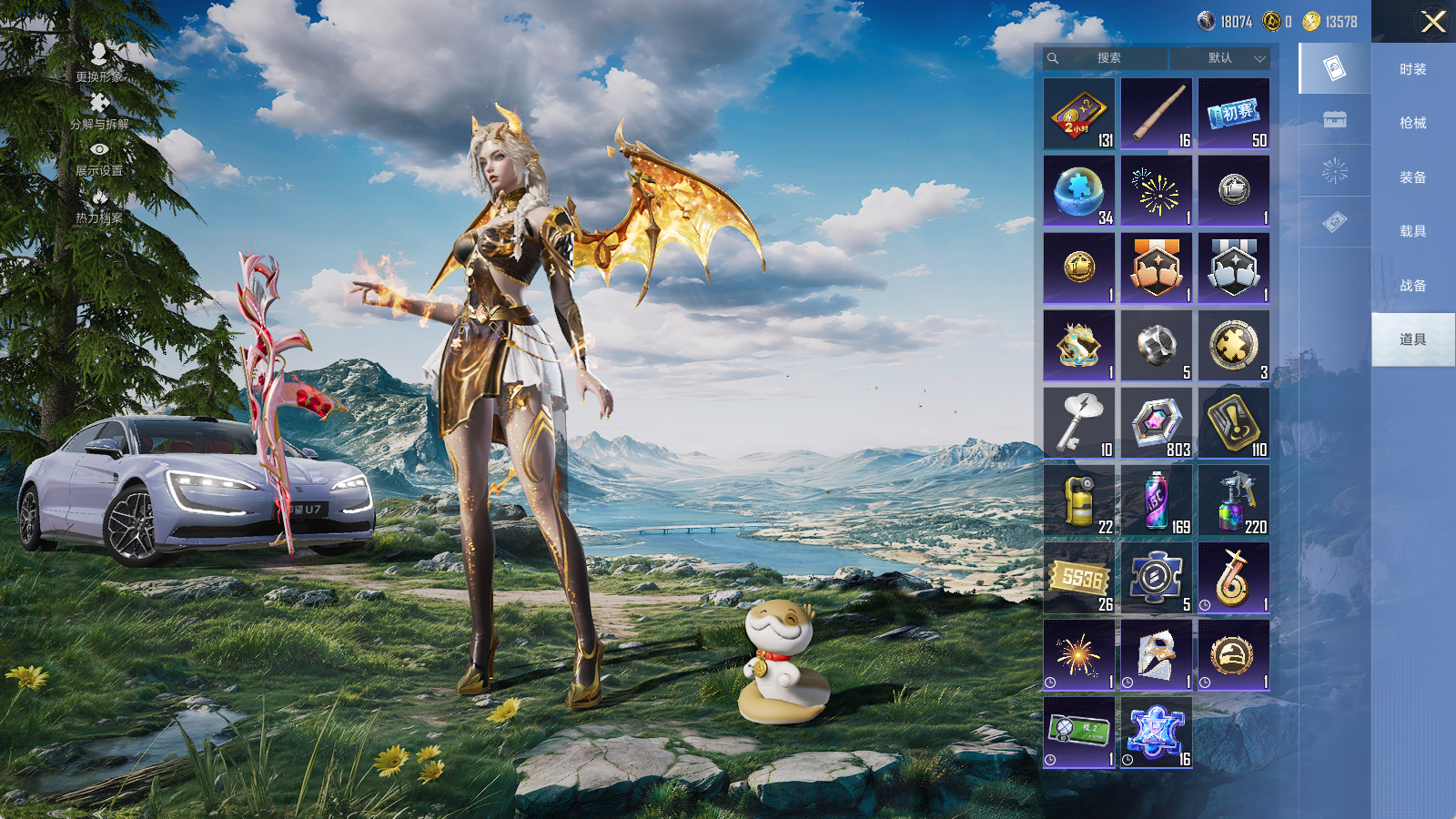The image size is (1456, 819).
Task: Select the spray paint gun item
Action: coord(1234,500)
